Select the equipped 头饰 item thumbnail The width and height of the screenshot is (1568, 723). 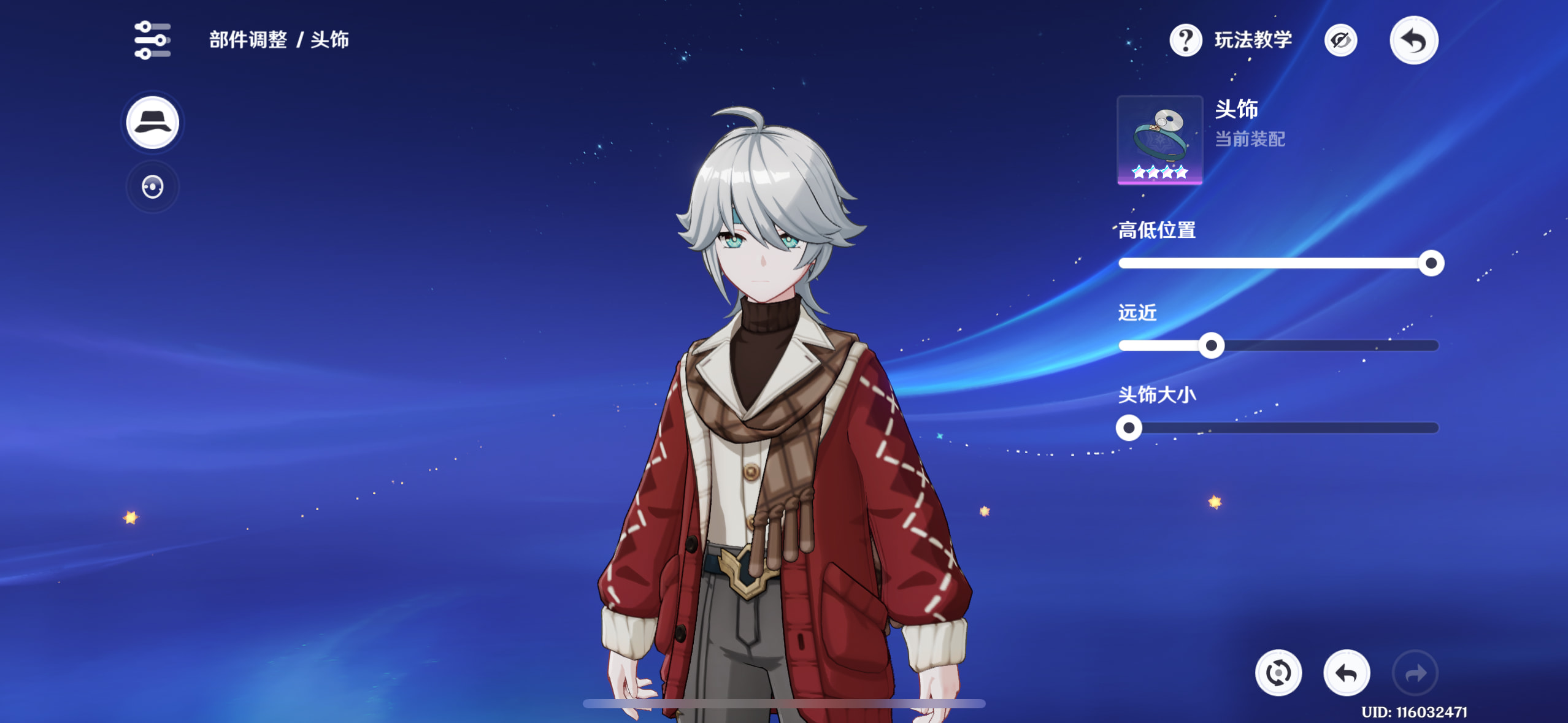tap(1159, 140)
